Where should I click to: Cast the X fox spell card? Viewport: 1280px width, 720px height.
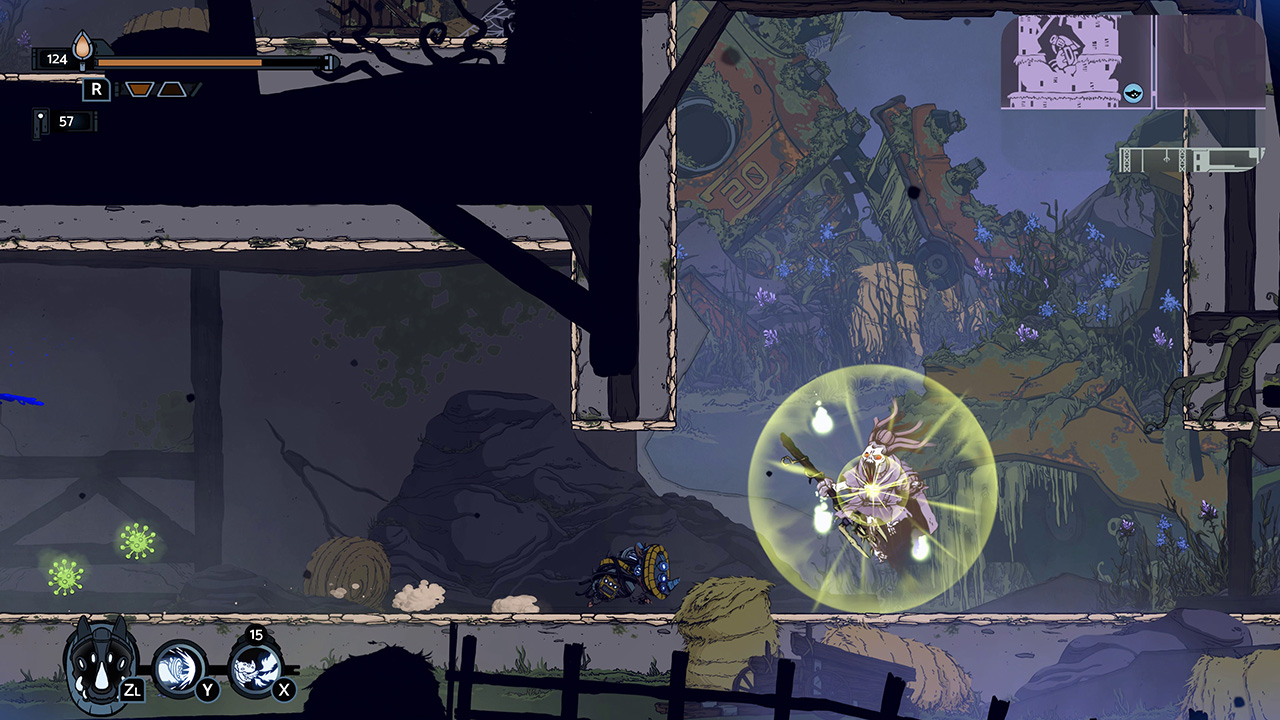tap(258, 670)
